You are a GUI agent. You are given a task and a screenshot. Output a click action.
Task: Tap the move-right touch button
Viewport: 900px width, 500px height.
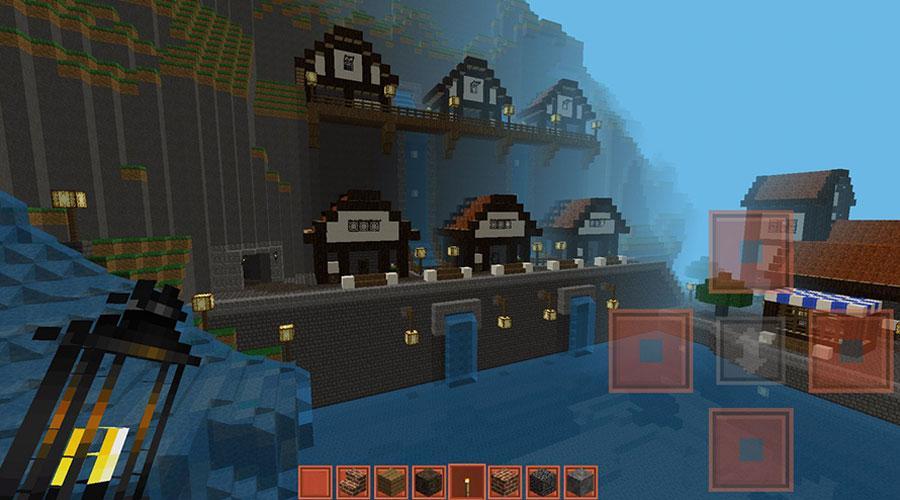click(x=850, y=350)
